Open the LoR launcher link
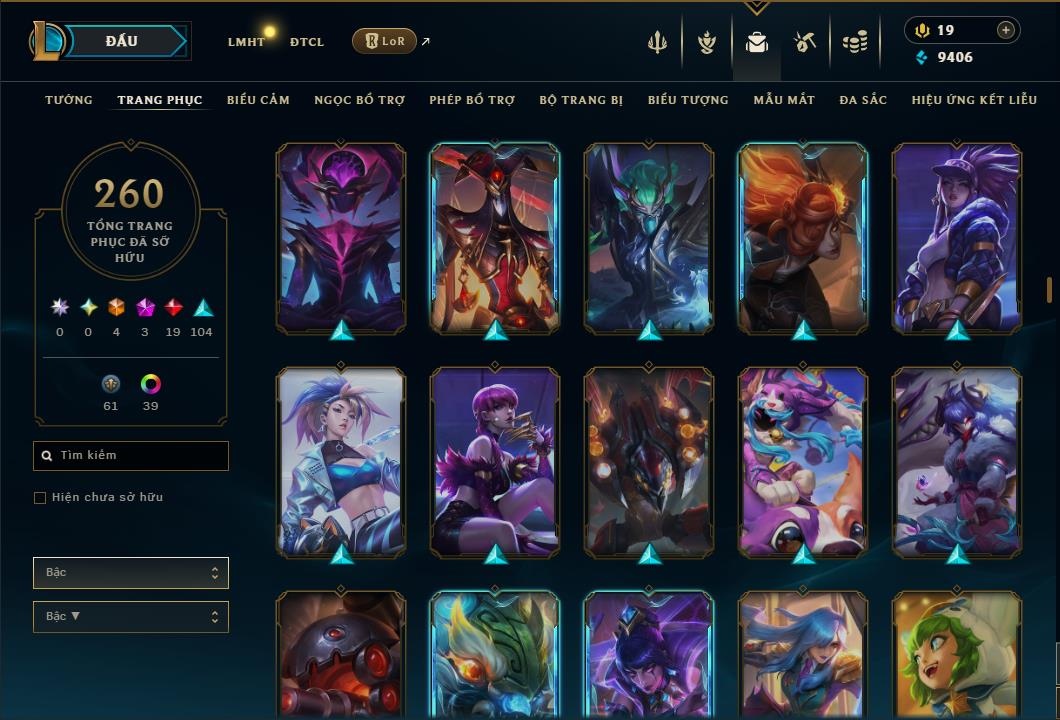Image resolution: width=1060 pixels, height=720 pixels. [x=385, y=41]
